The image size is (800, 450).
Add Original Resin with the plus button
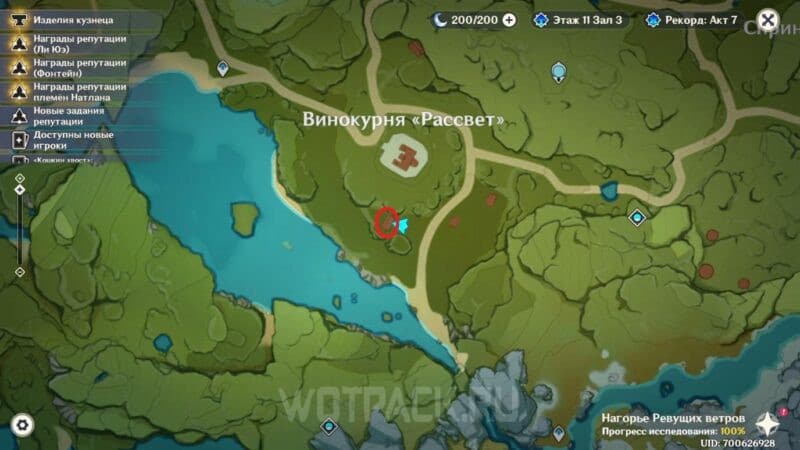tap(509, 20)
